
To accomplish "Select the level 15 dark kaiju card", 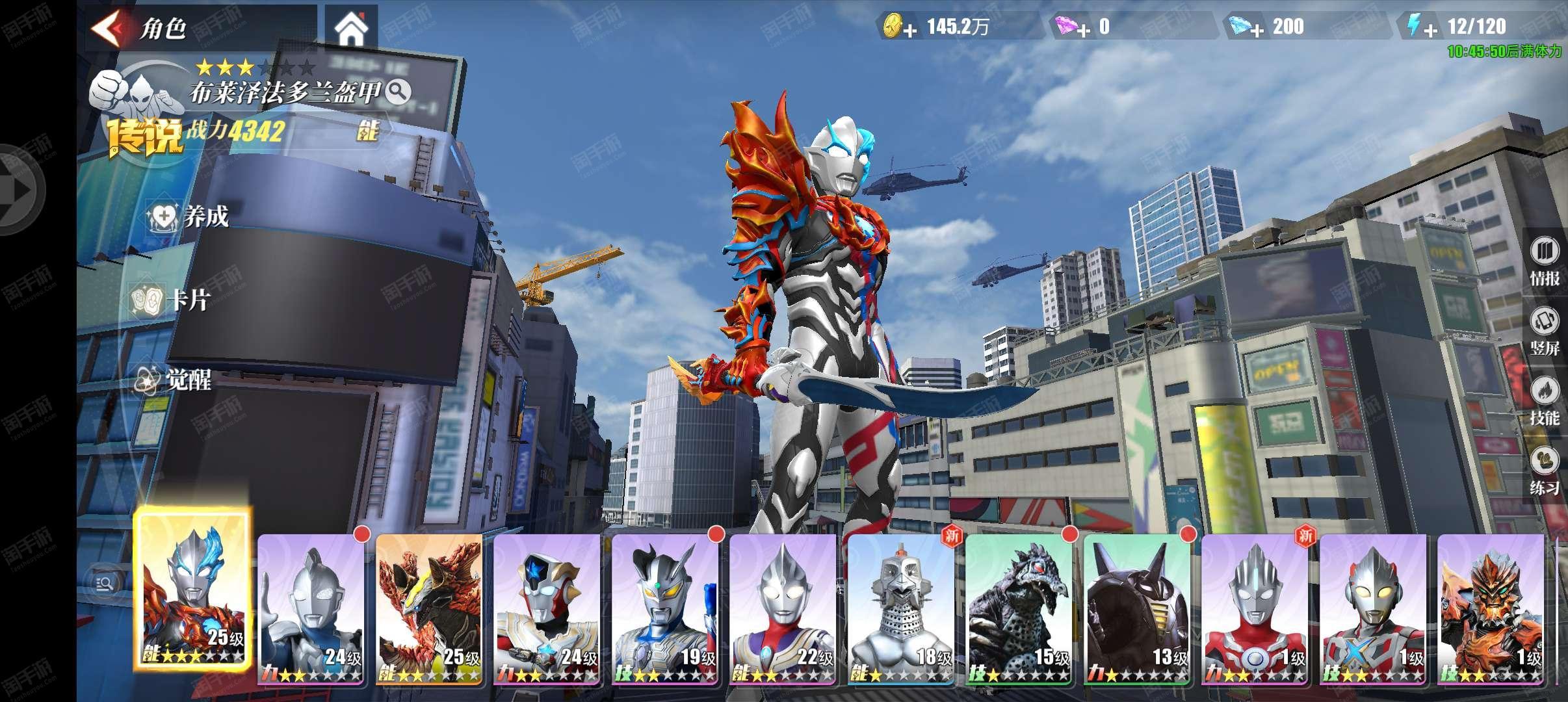I will coord(1019,609).
